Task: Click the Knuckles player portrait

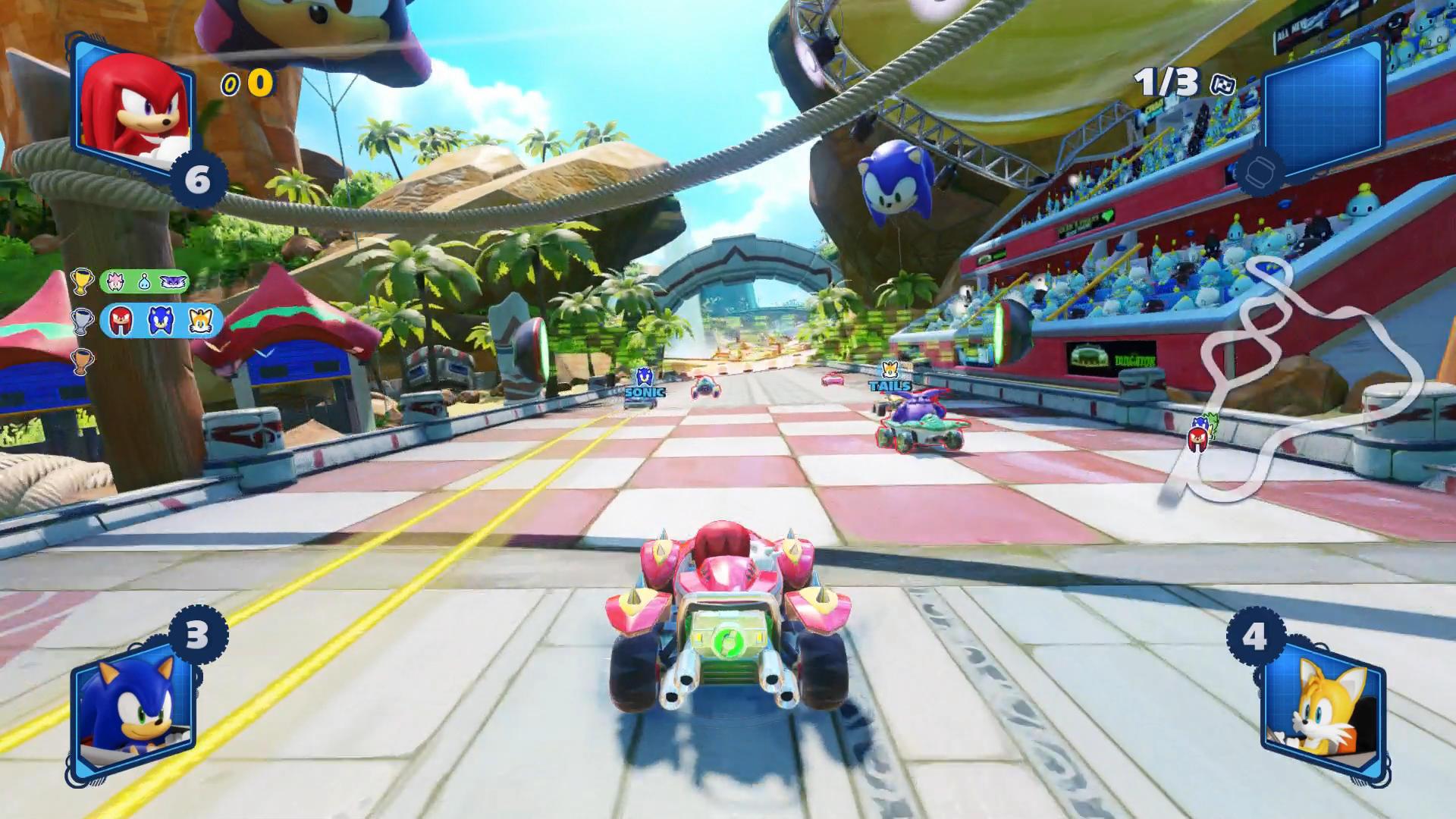Action: click(133, 108)
